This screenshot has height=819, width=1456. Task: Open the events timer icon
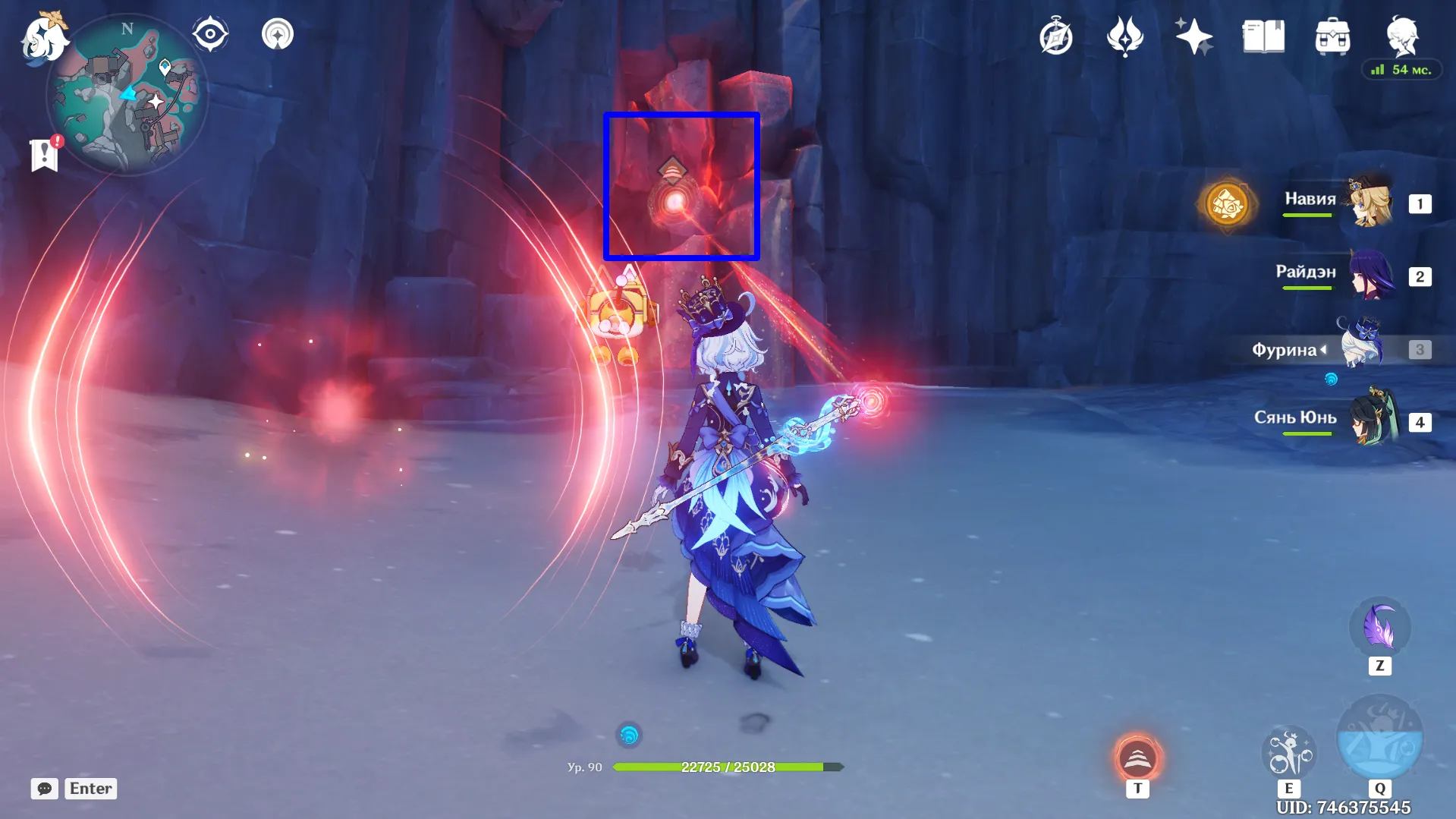[x=1056, y=35]
